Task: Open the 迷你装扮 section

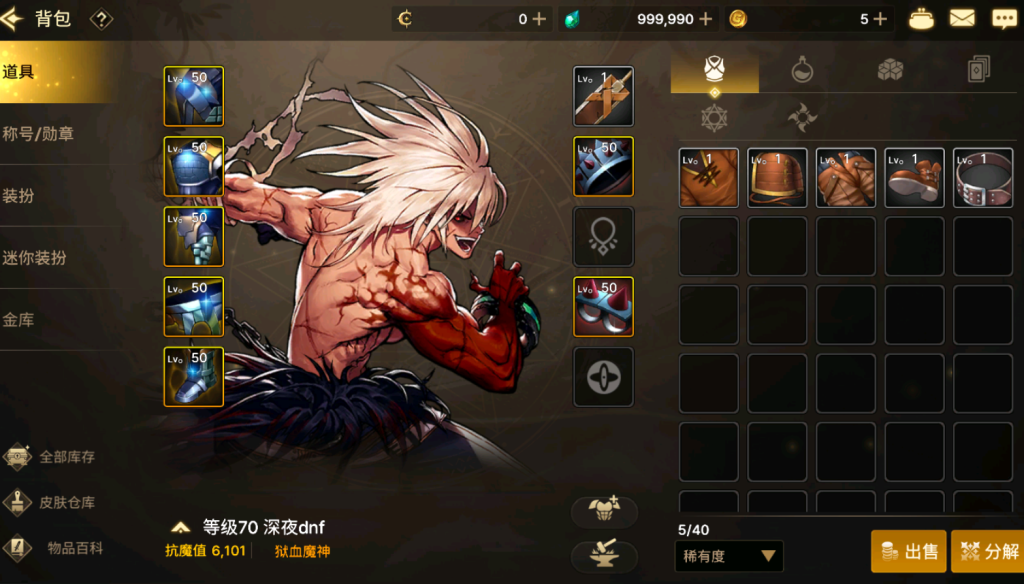Action: pos(35,257)
